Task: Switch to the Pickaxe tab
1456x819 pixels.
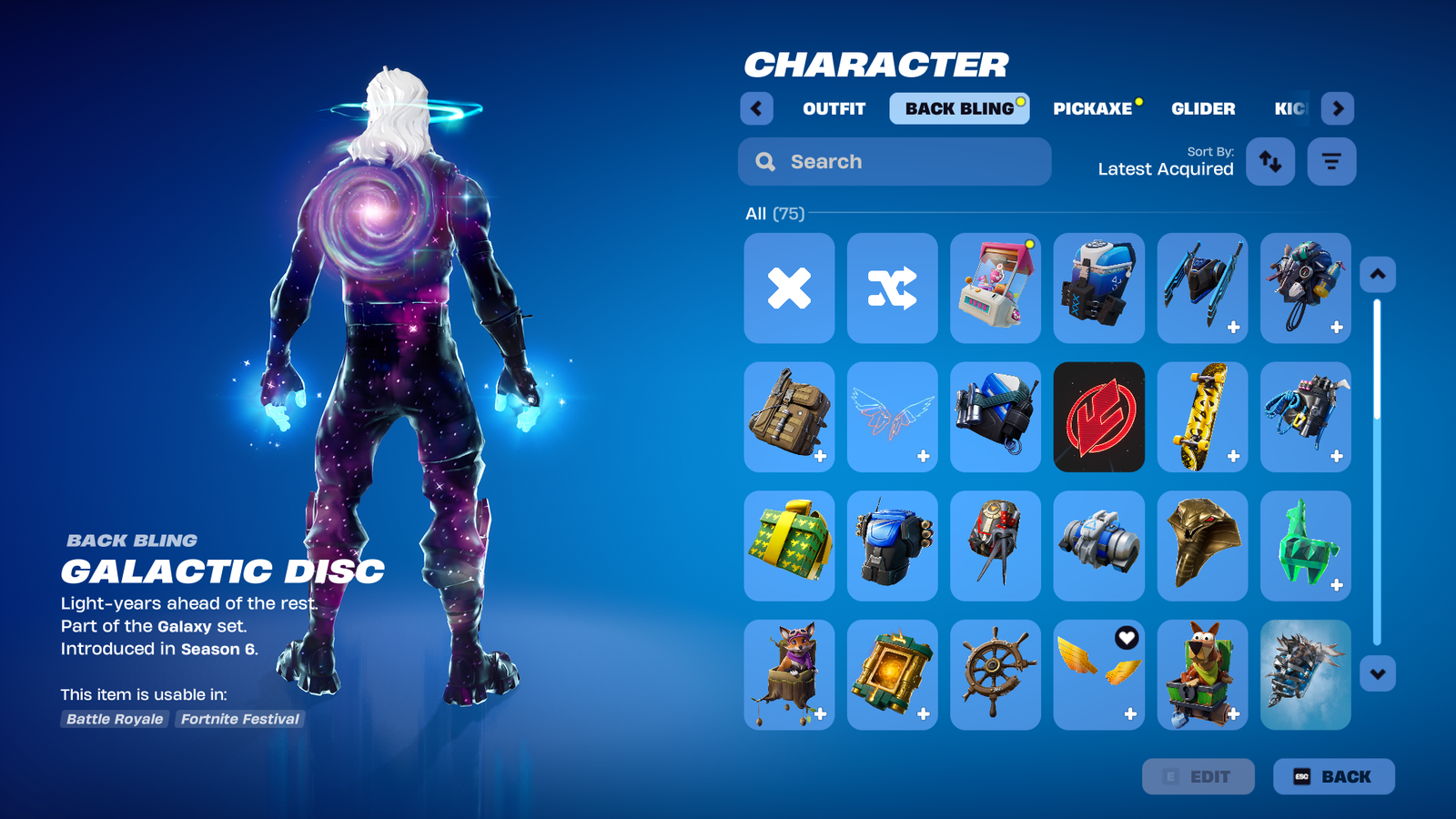Action: (x=1094, y=108)
